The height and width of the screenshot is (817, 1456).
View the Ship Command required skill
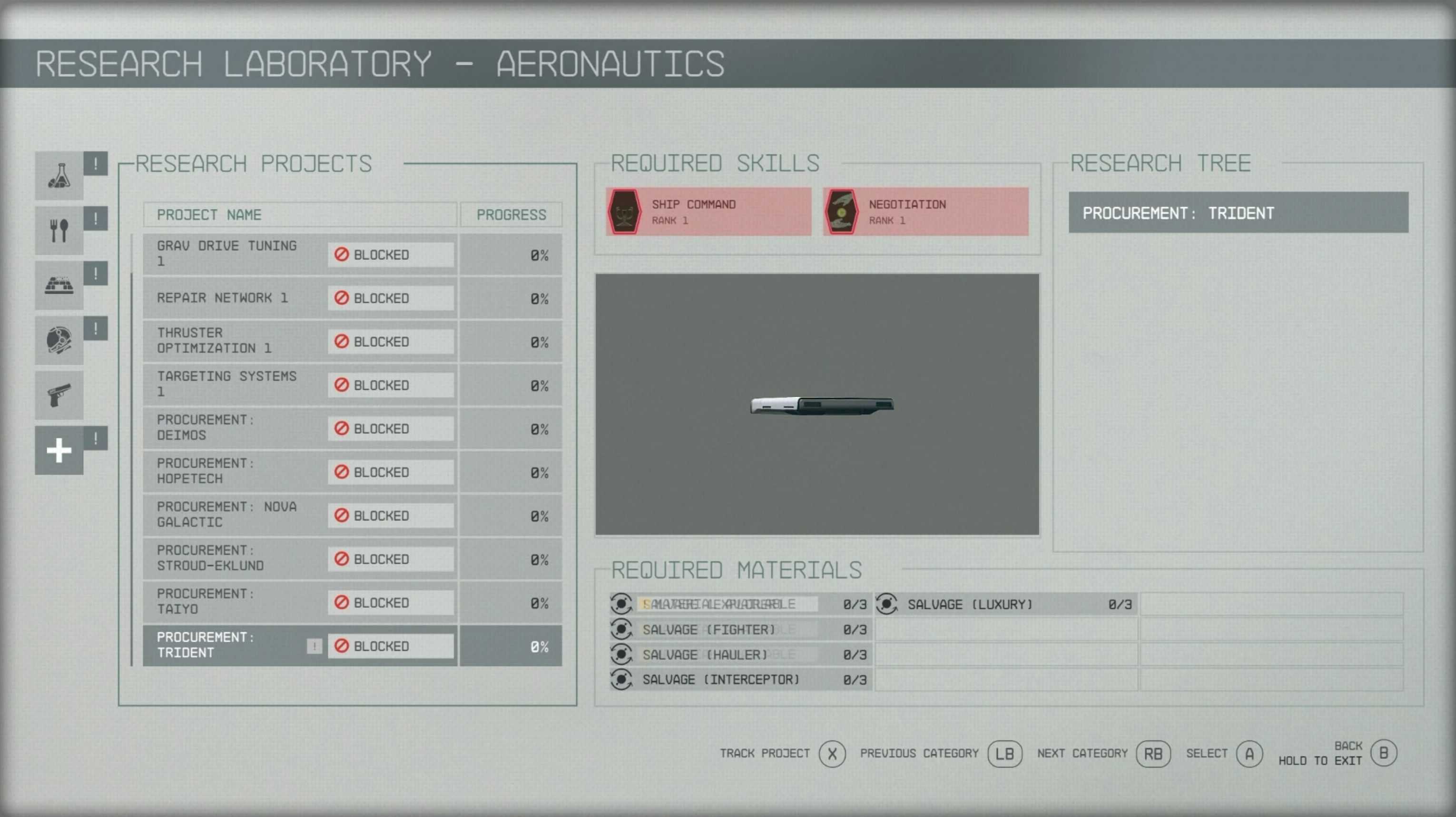pyautogui.click(x=708, y=212)
